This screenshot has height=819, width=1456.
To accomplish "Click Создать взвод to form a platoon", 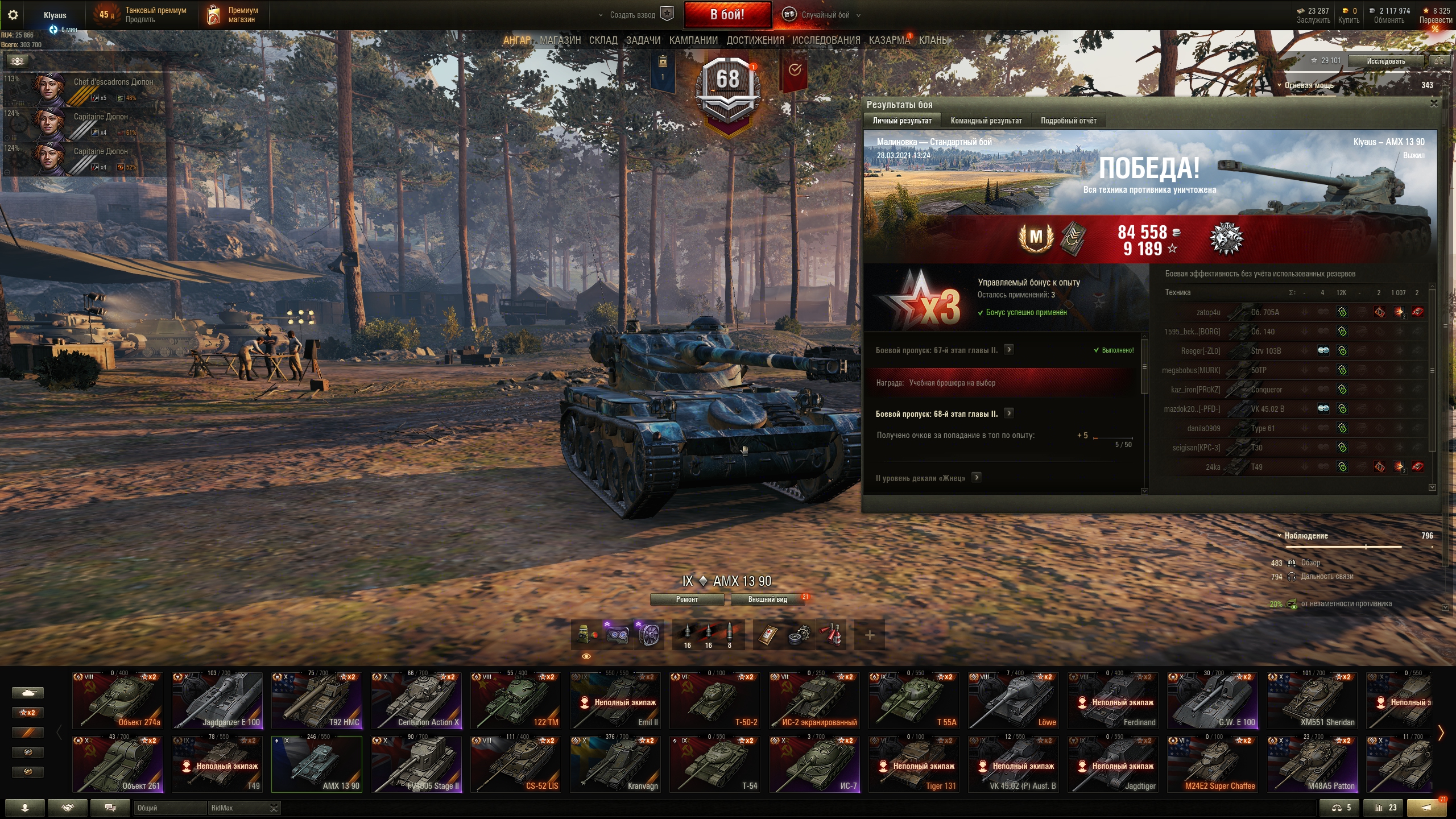I will tap(632, 15).
